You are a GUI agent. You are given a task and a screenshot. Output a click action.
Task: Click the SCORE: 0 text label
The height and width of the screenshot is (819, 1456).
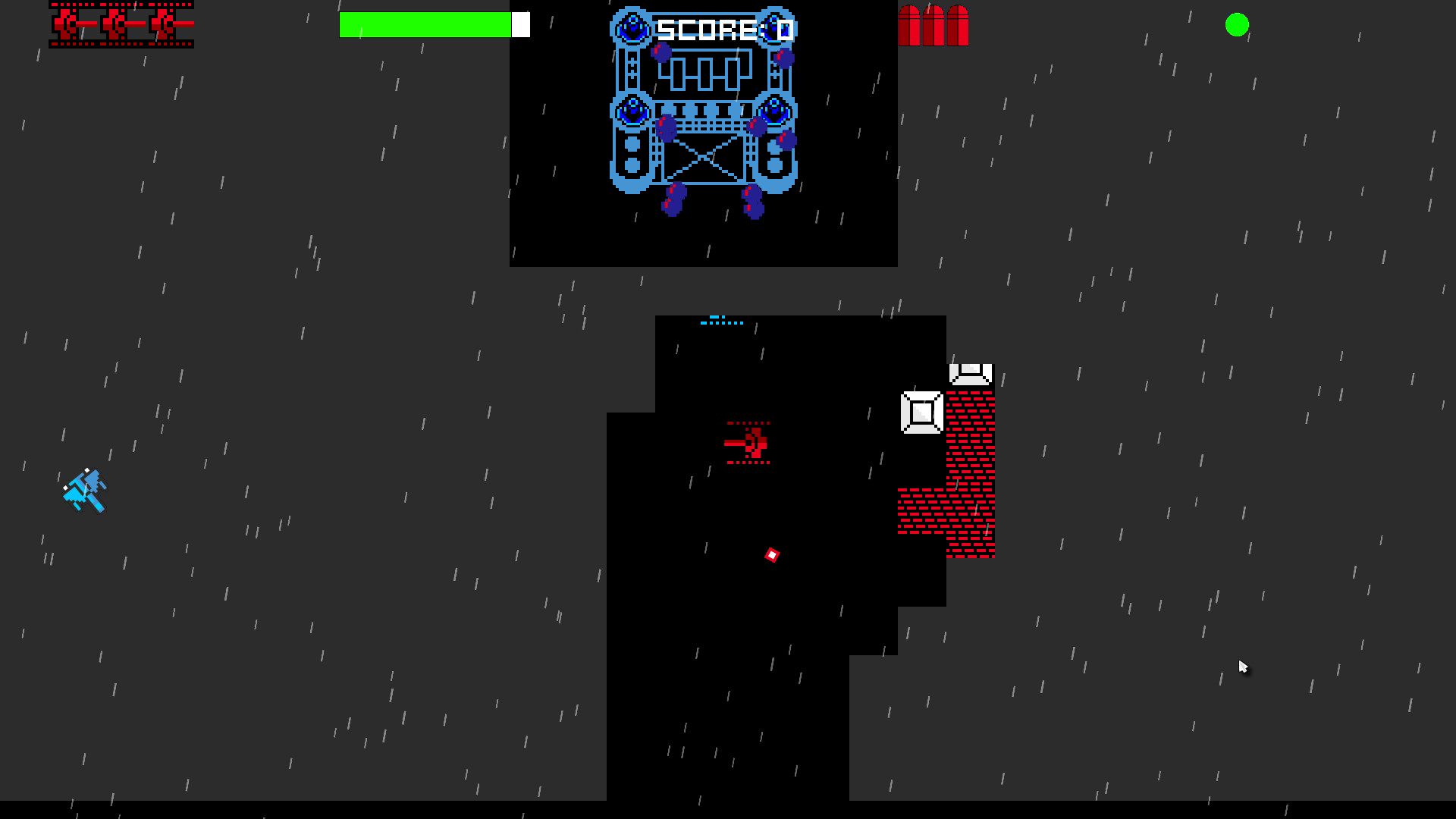[724, 29]
